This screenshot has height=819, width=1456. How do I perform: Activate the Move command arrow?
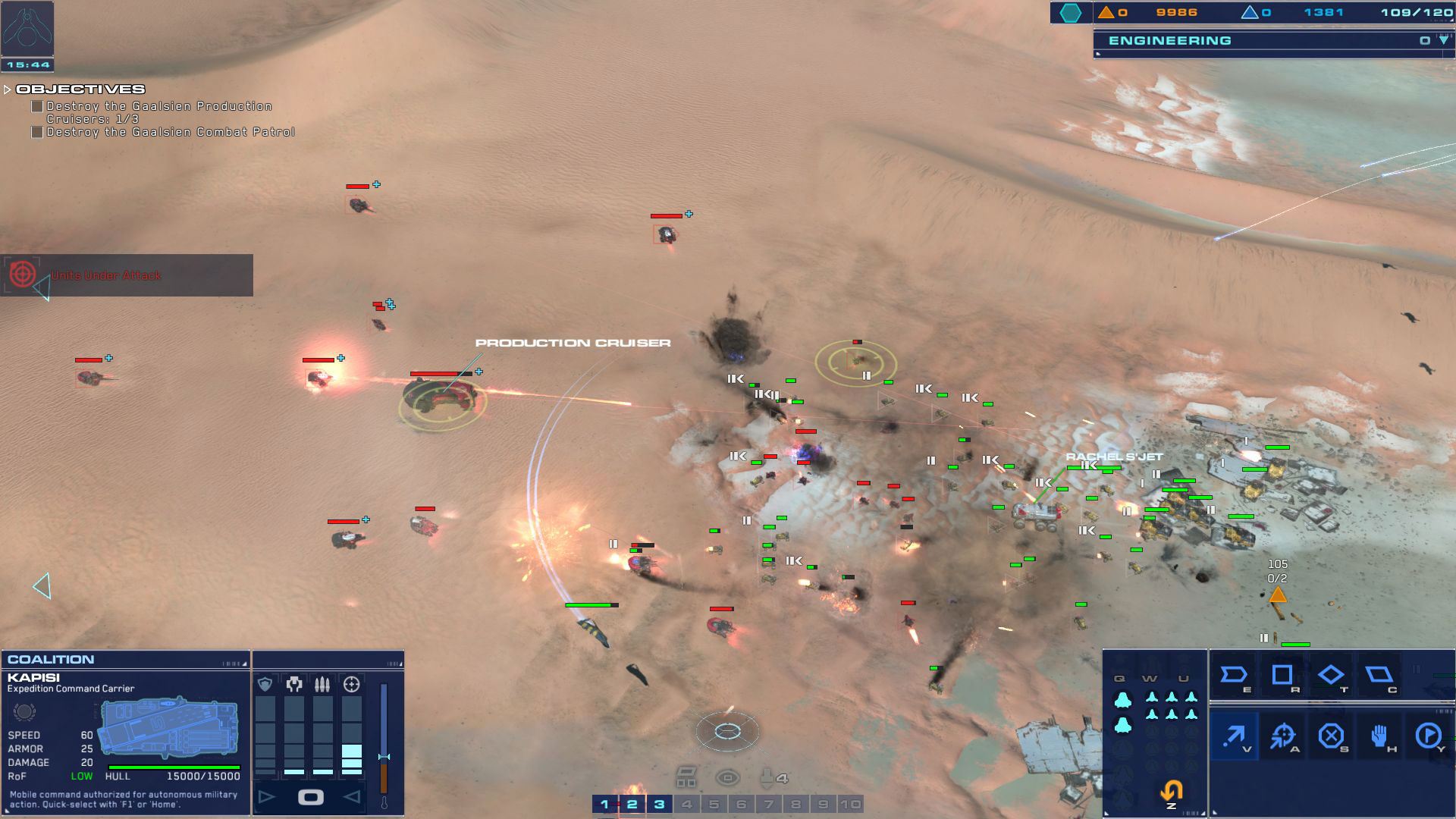click(x=1235, y=736)
